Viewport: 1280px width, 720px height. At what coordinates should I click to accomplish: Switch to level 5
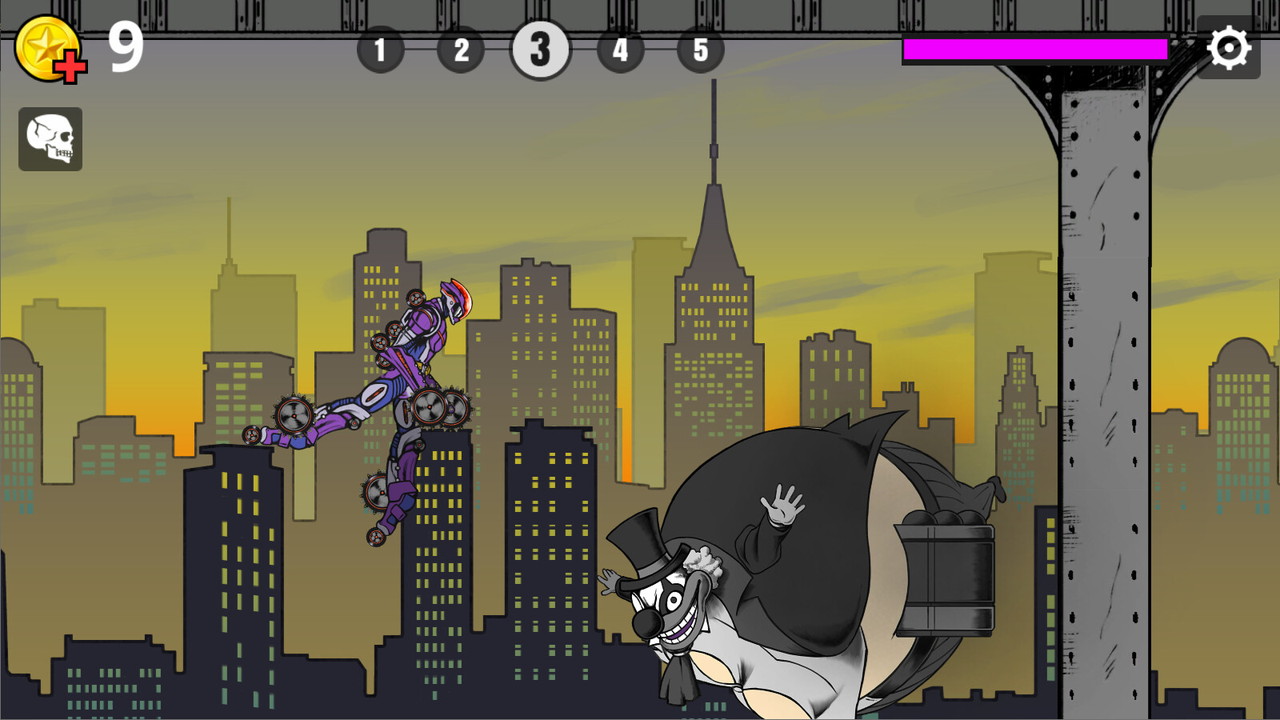tap(701, 50)
